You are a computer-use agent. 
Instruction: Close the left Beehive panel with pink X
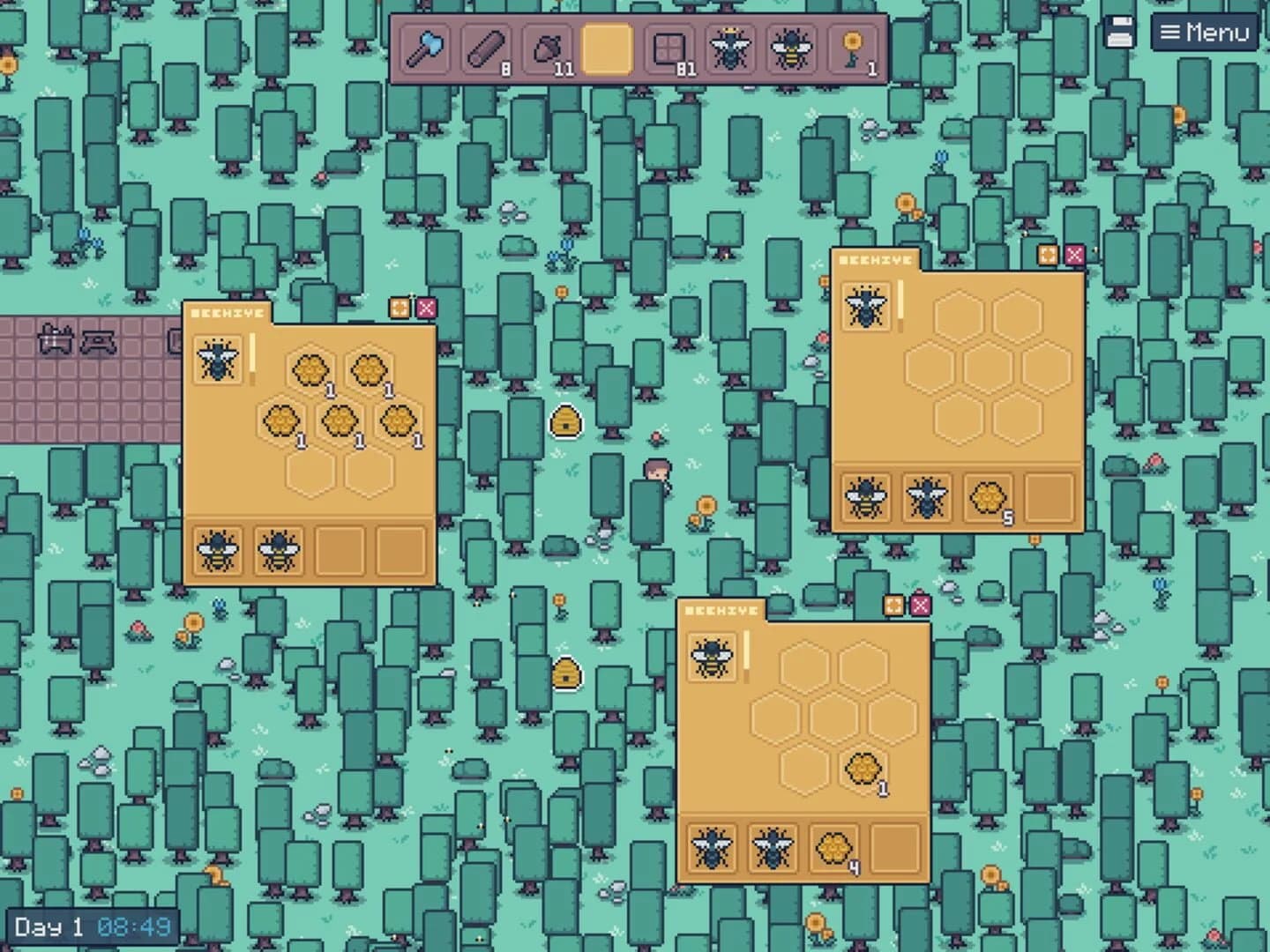coord(428,308)
